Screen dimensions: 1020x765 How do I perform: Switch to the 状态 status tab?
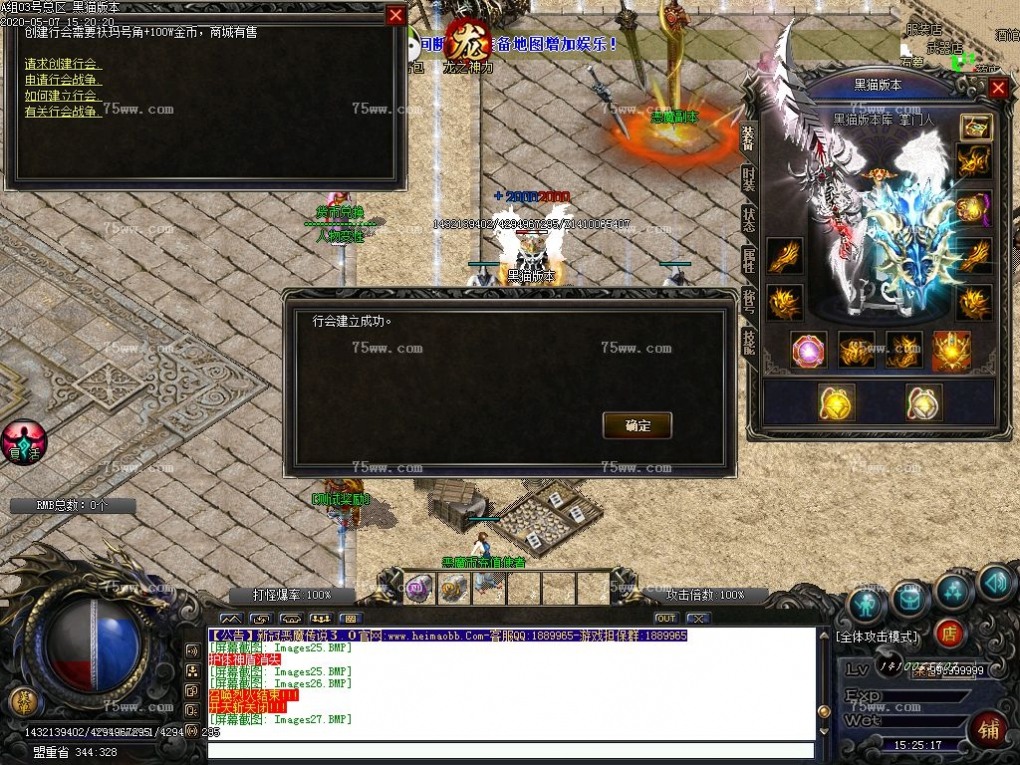click(x=748, y=219)
